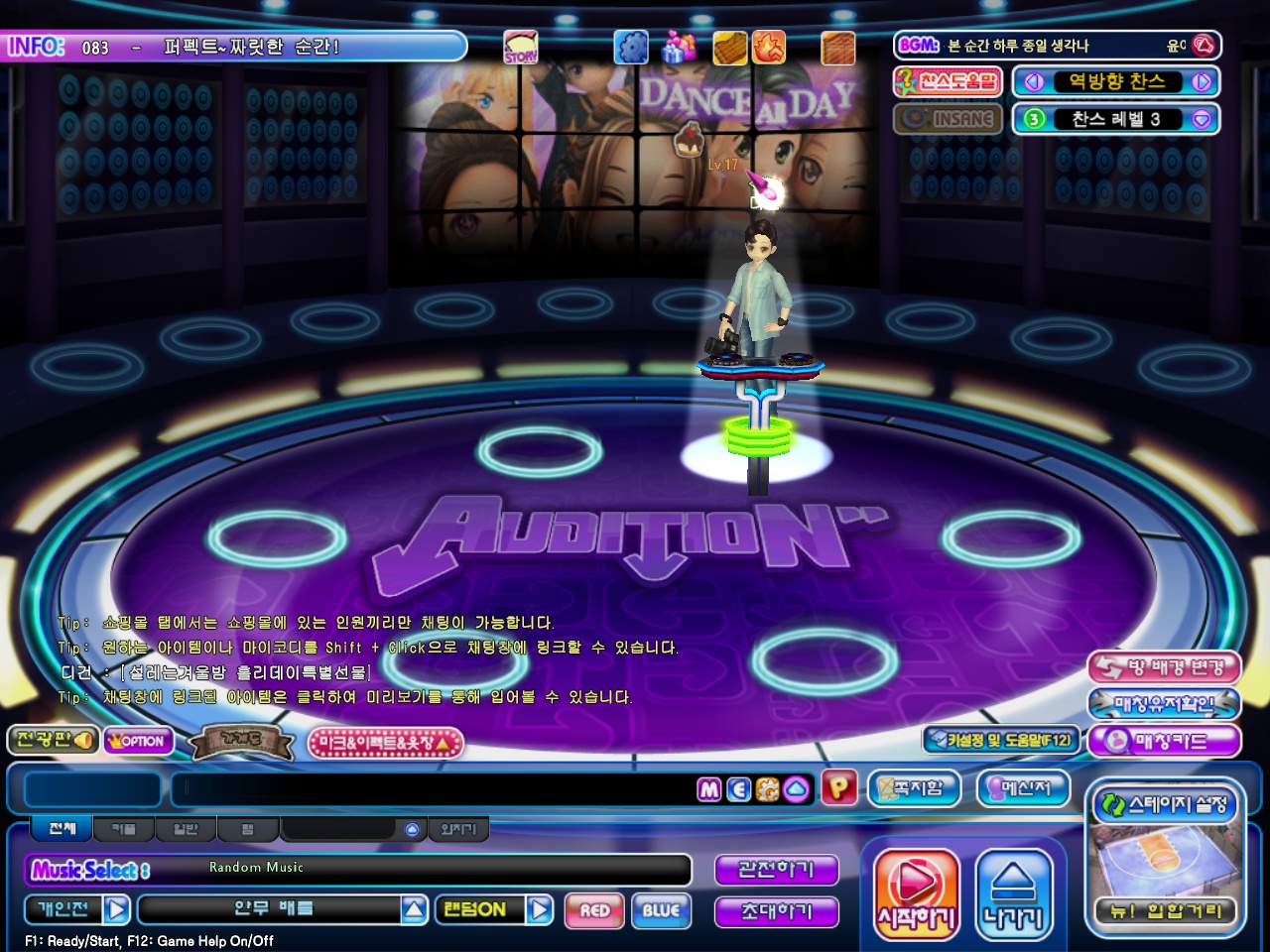Open 키설정 및 도움말 key settings help
Viewport: 1270px width, 952px height.
pyautogui.click(x=1000, y=740)
